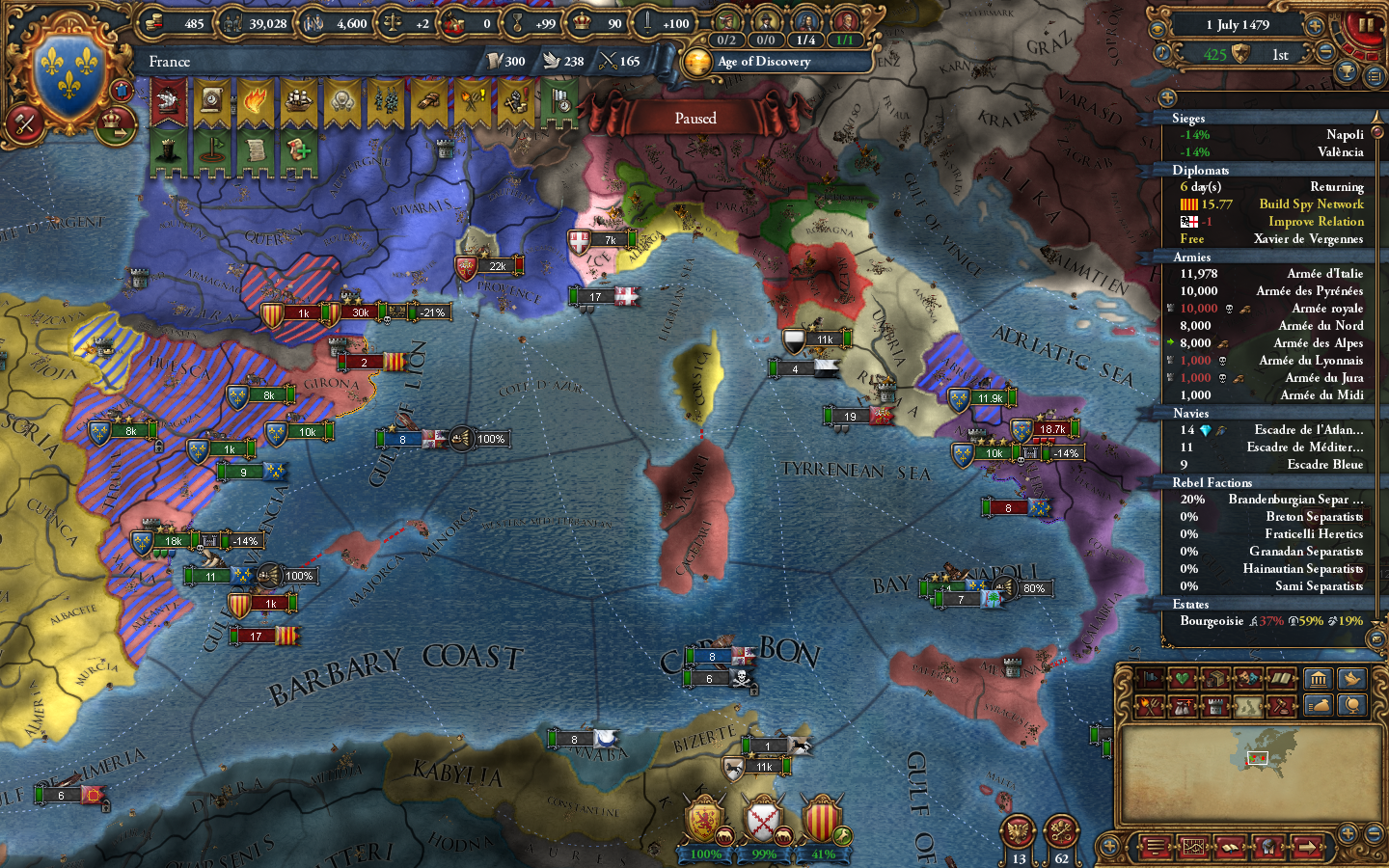Select the religious map mode book icon
The width and height of the screenshot is (1389, 868).
1281,678
